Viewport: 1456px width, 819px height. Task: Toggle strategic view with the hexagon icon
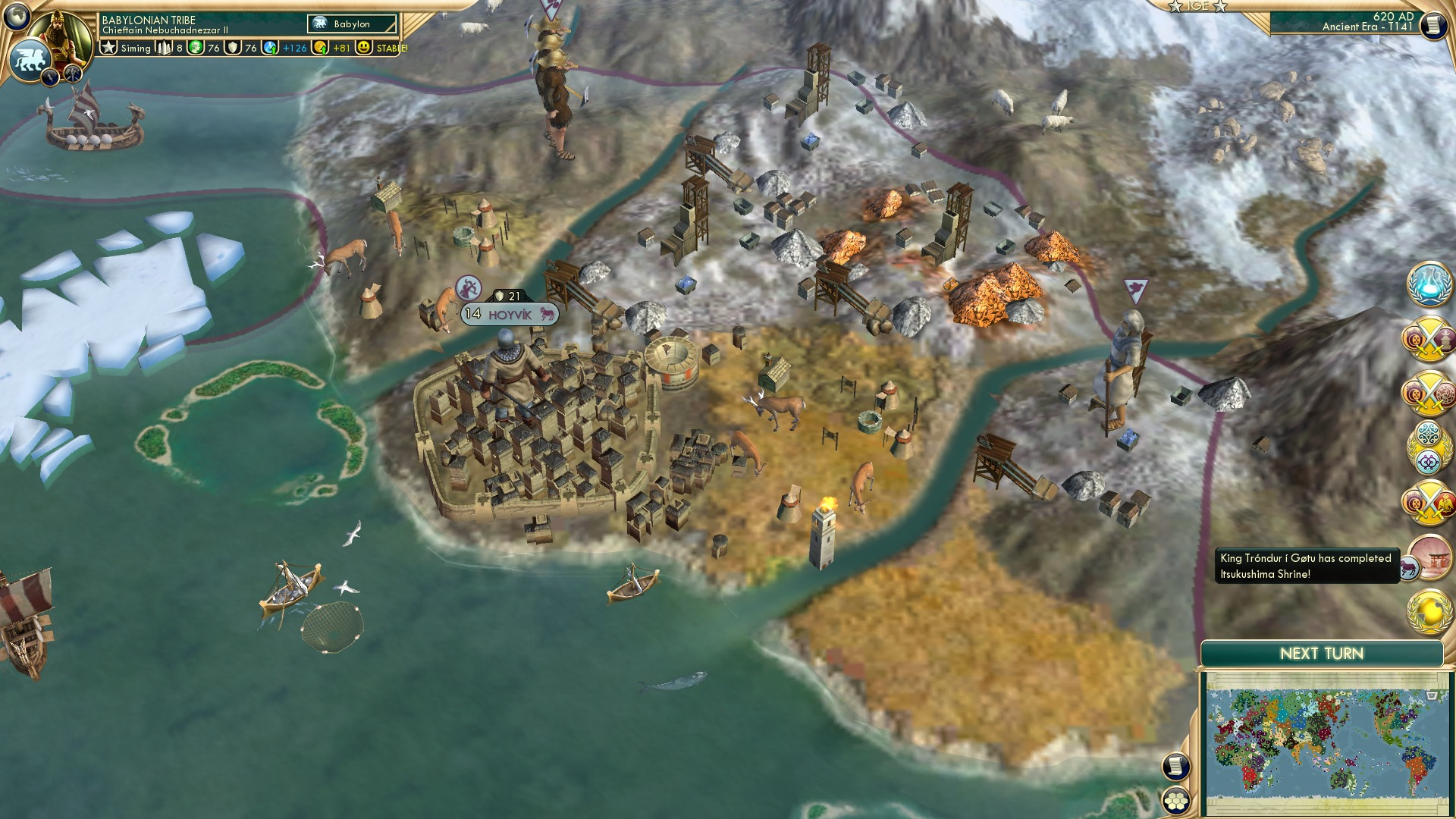[1175, 801]
